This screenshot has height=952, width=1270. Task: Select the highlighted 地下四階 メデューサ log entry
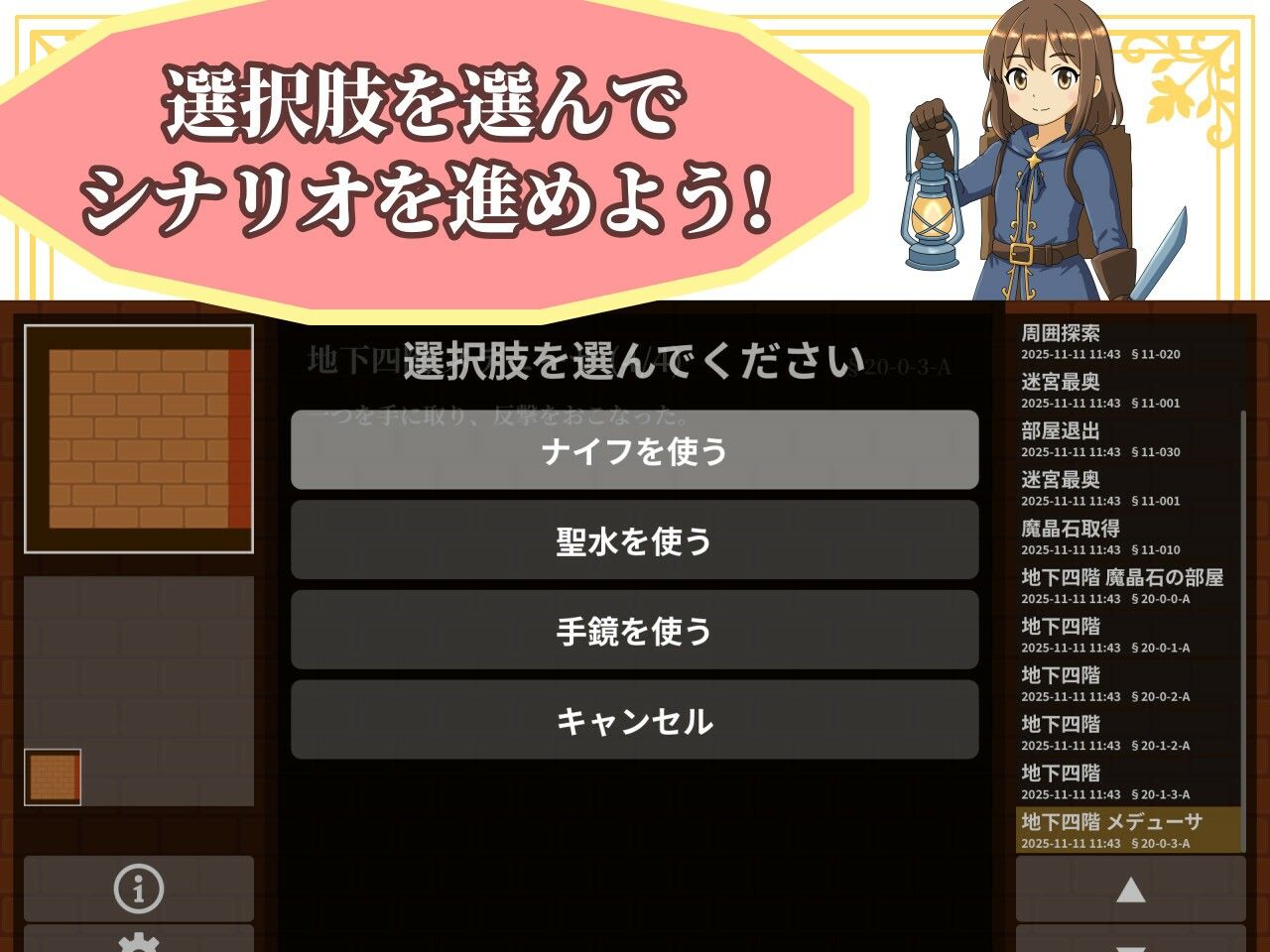pyautogui.click(x=1126, y=831)
